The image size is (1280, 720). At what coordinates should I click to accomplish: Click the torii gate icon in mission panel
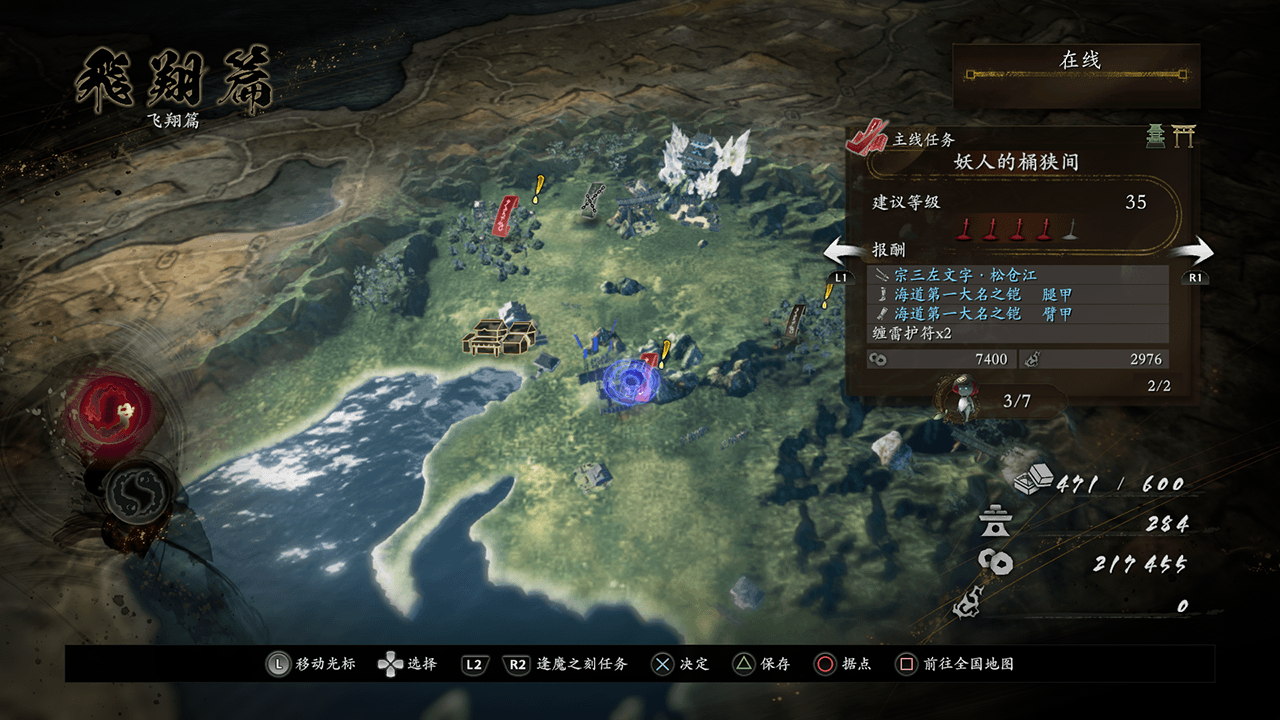[x=1184, y=136]
